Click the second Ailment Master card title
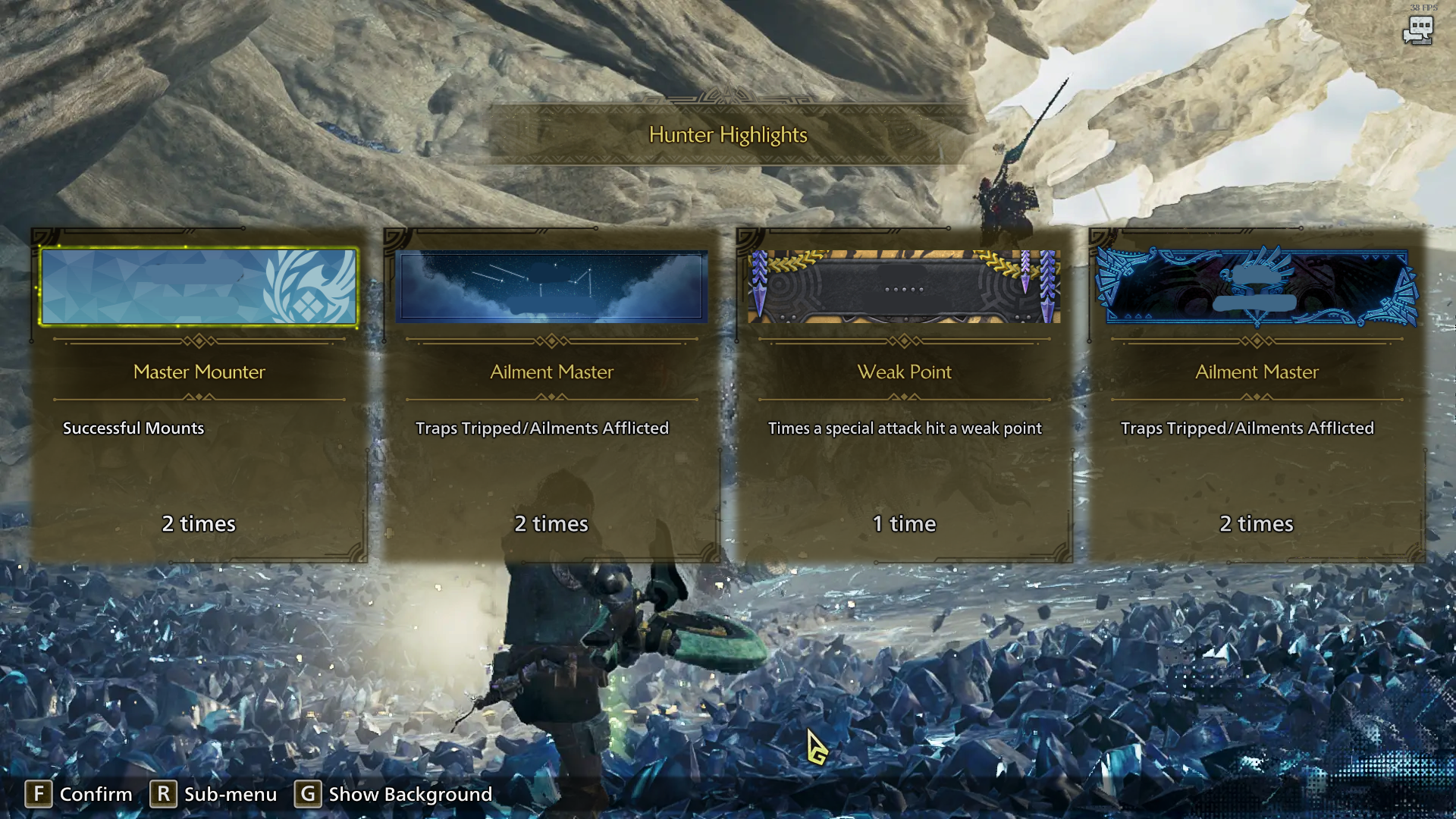 click(551, 372)
